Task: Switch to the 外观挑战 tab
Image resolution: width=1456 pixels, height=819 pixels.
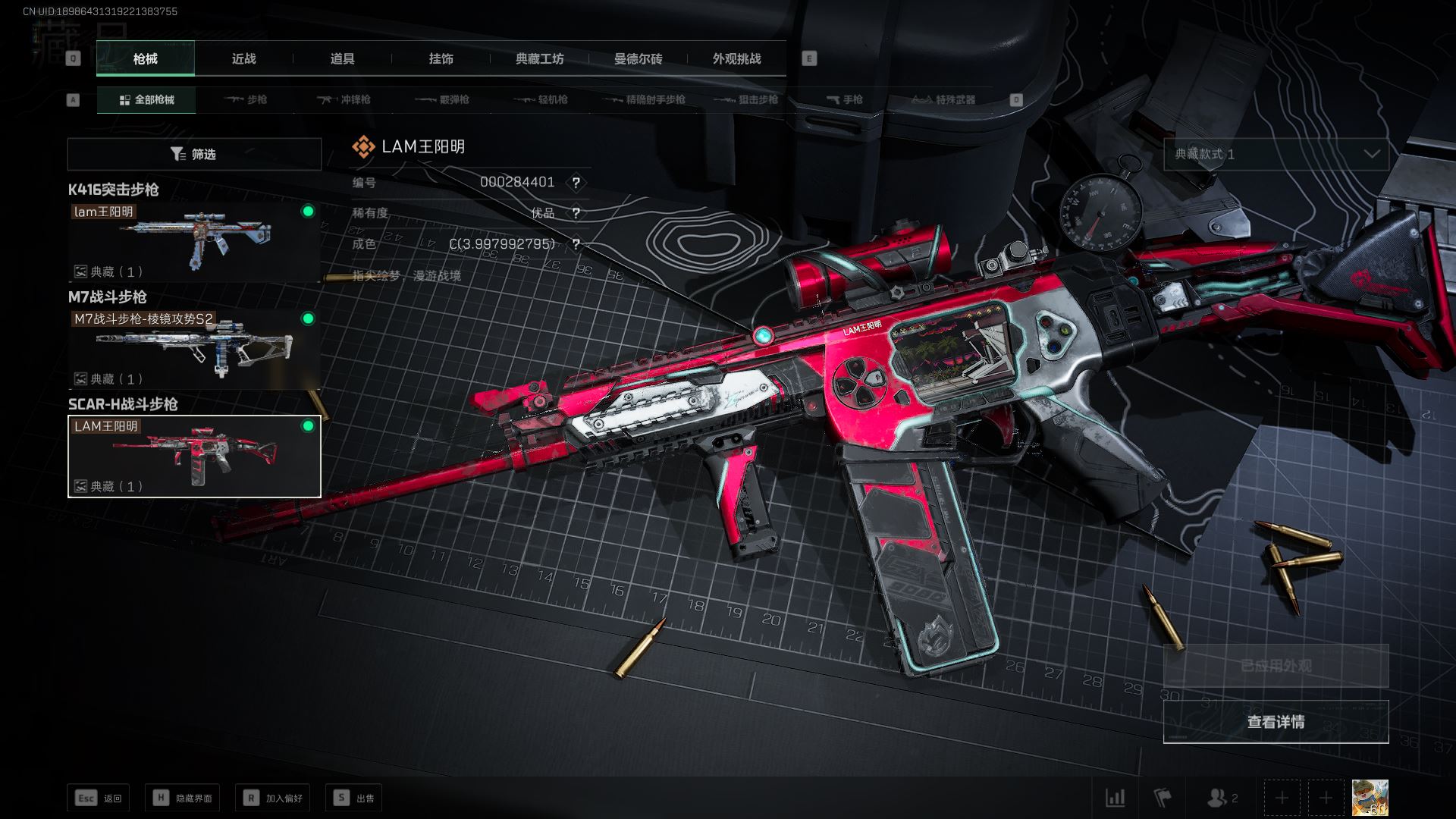Action: pos(736,59)
